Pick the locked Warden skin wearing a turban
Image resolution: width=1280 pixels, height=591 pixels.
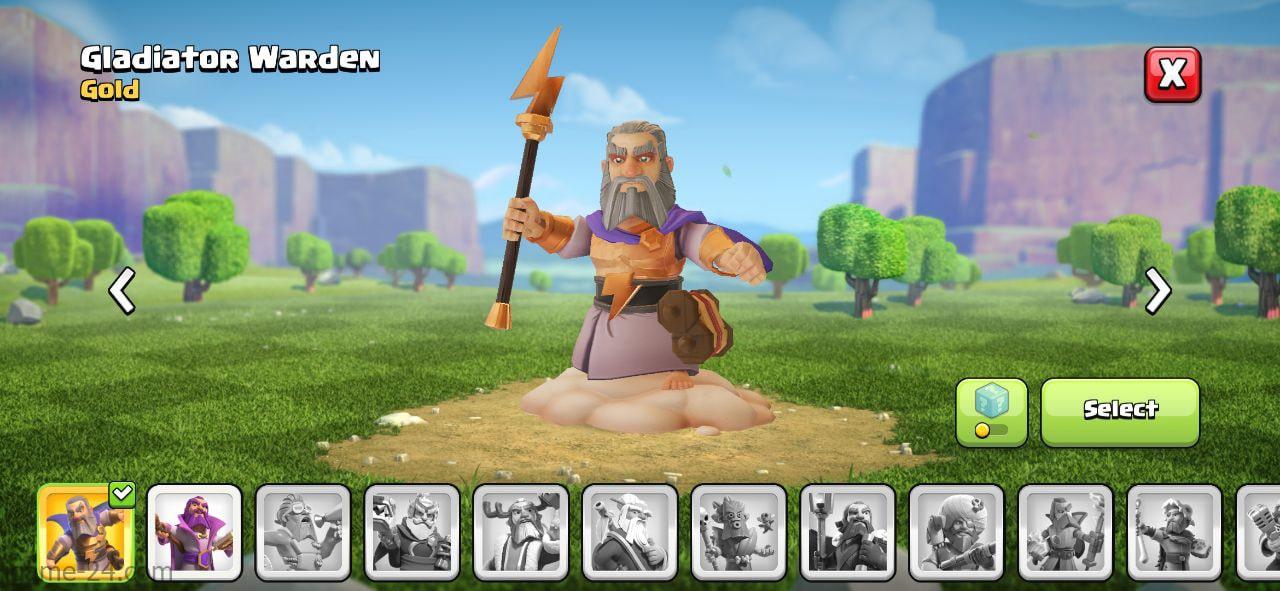(x=956, y=532)
